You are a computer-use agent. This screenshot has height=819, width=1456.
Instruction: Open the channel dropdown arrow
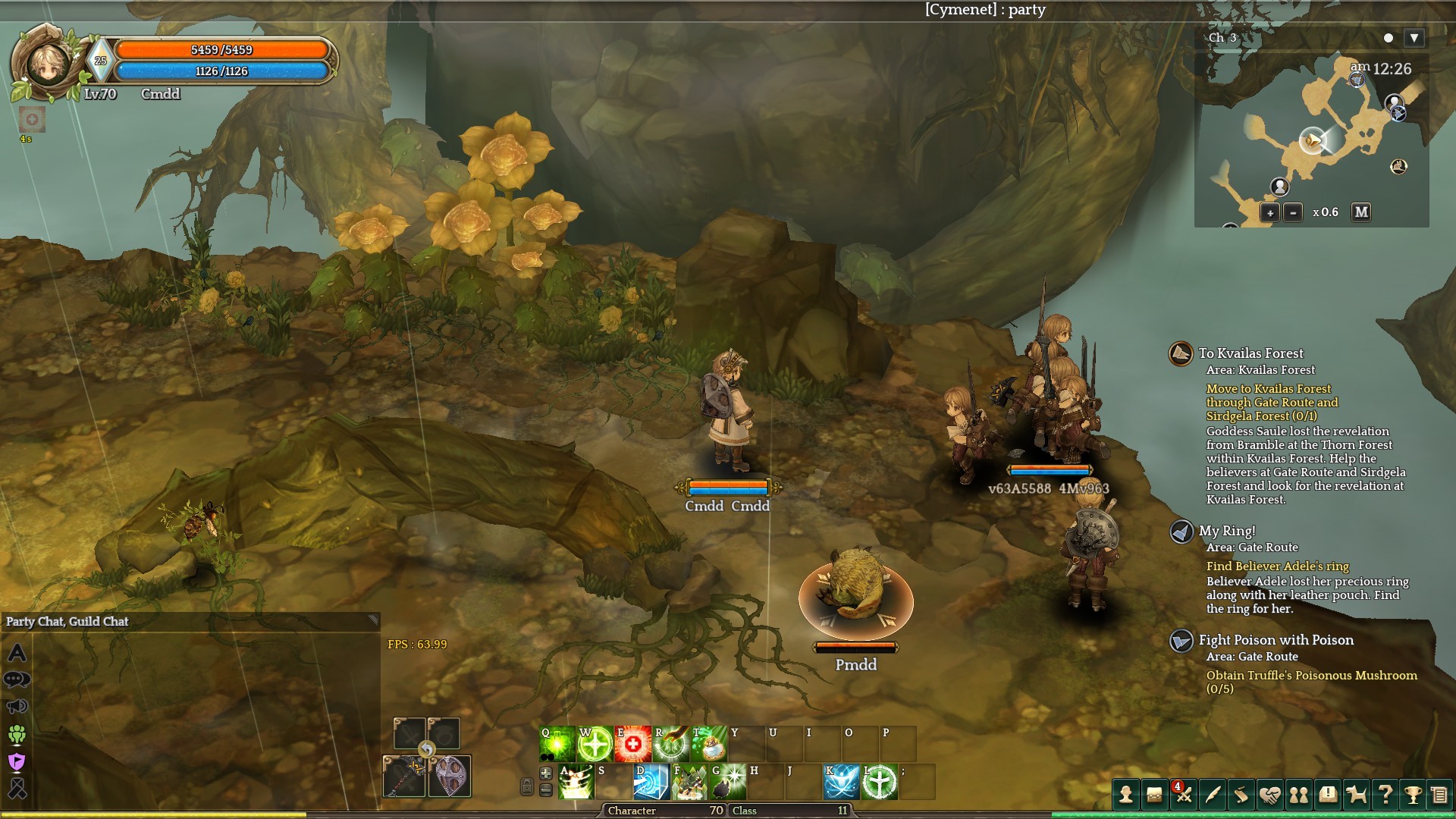click(x=1414, y=38)
